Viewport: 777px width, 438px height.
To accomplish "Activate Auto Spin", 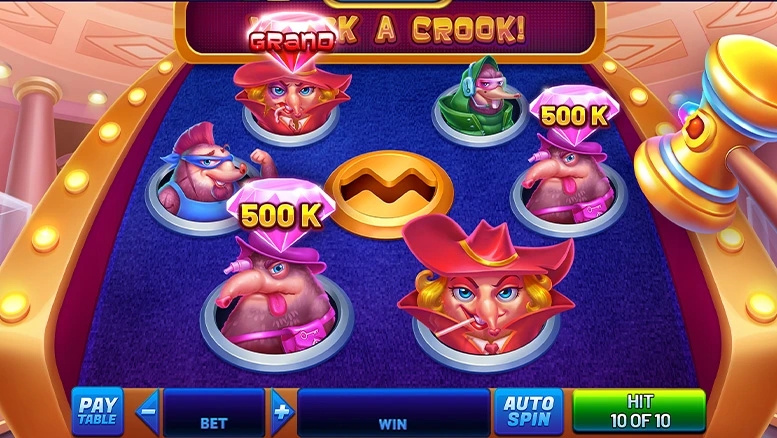I will [529, 411].
